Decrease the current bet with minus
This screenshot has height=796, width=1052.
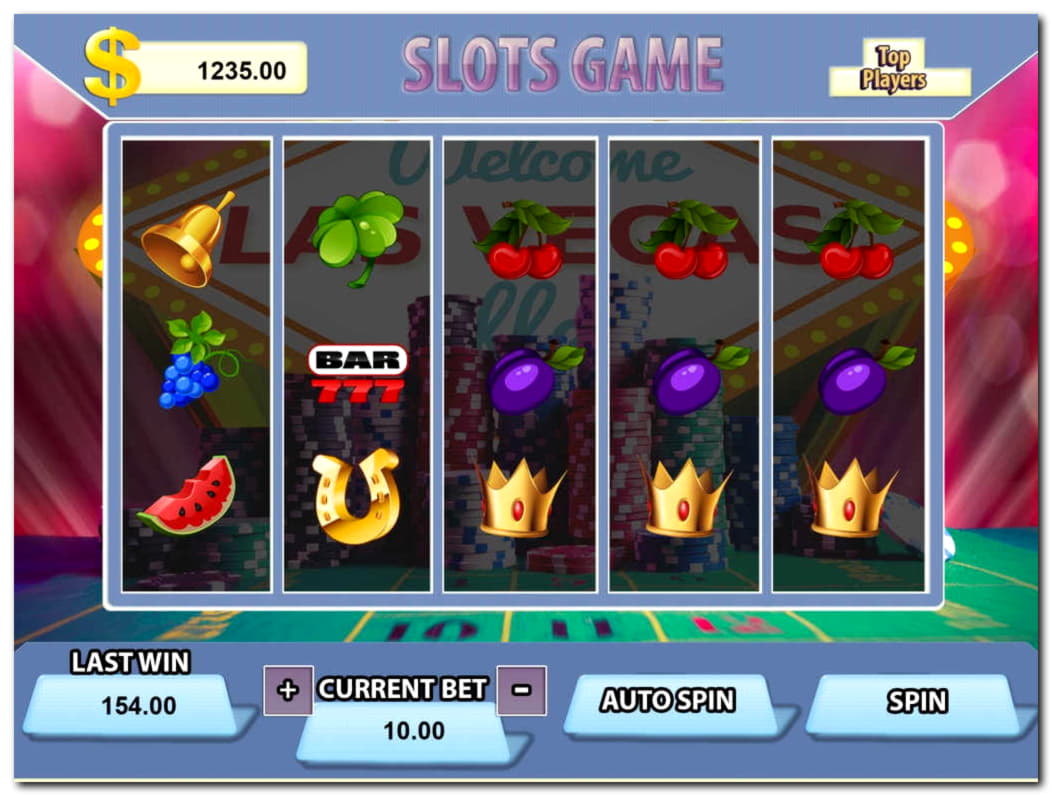[x=521, y=690]
